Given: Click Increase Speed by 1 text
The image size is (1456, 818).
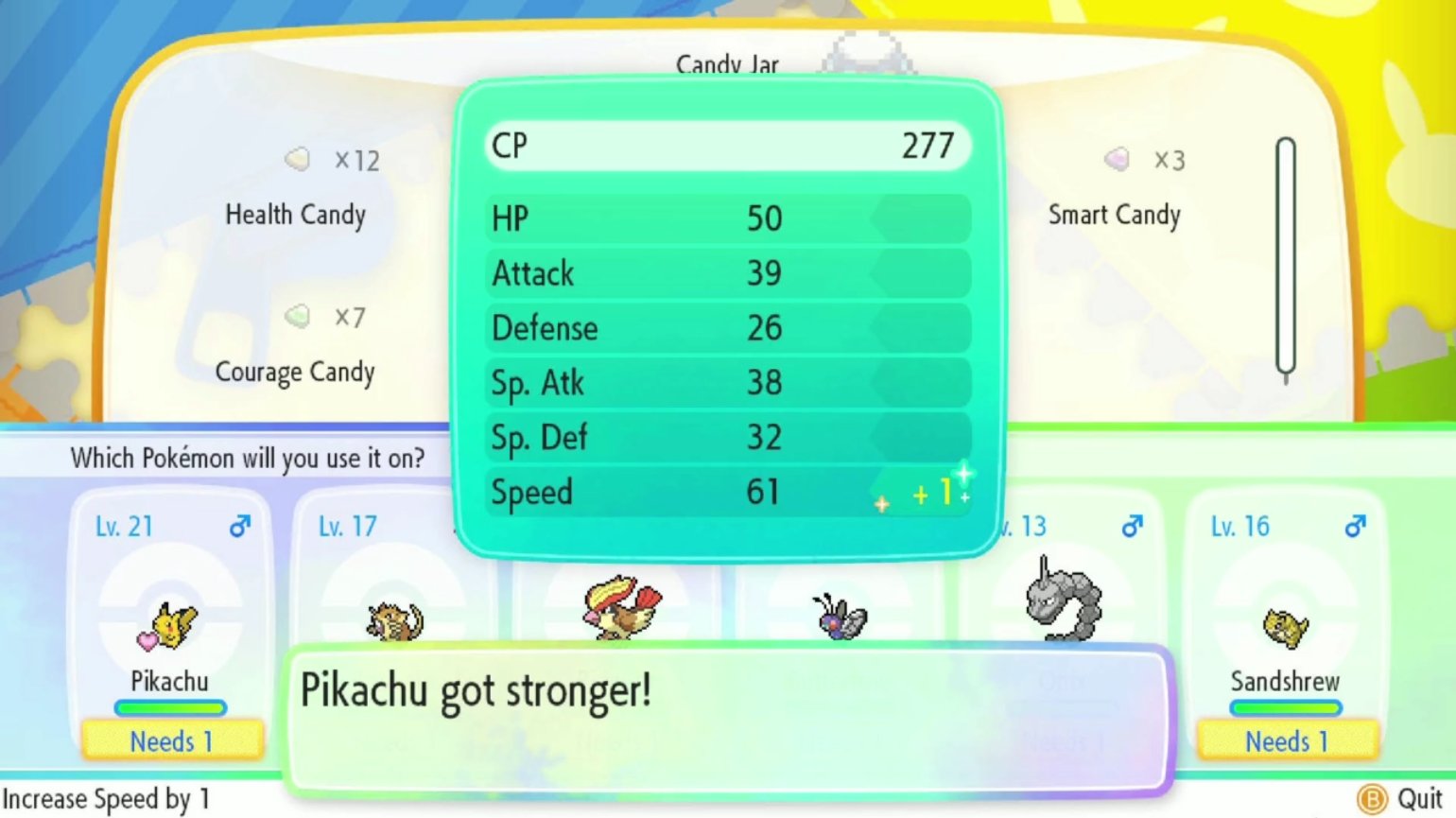Looking at the screenshot, I should (x=104, y=799).
